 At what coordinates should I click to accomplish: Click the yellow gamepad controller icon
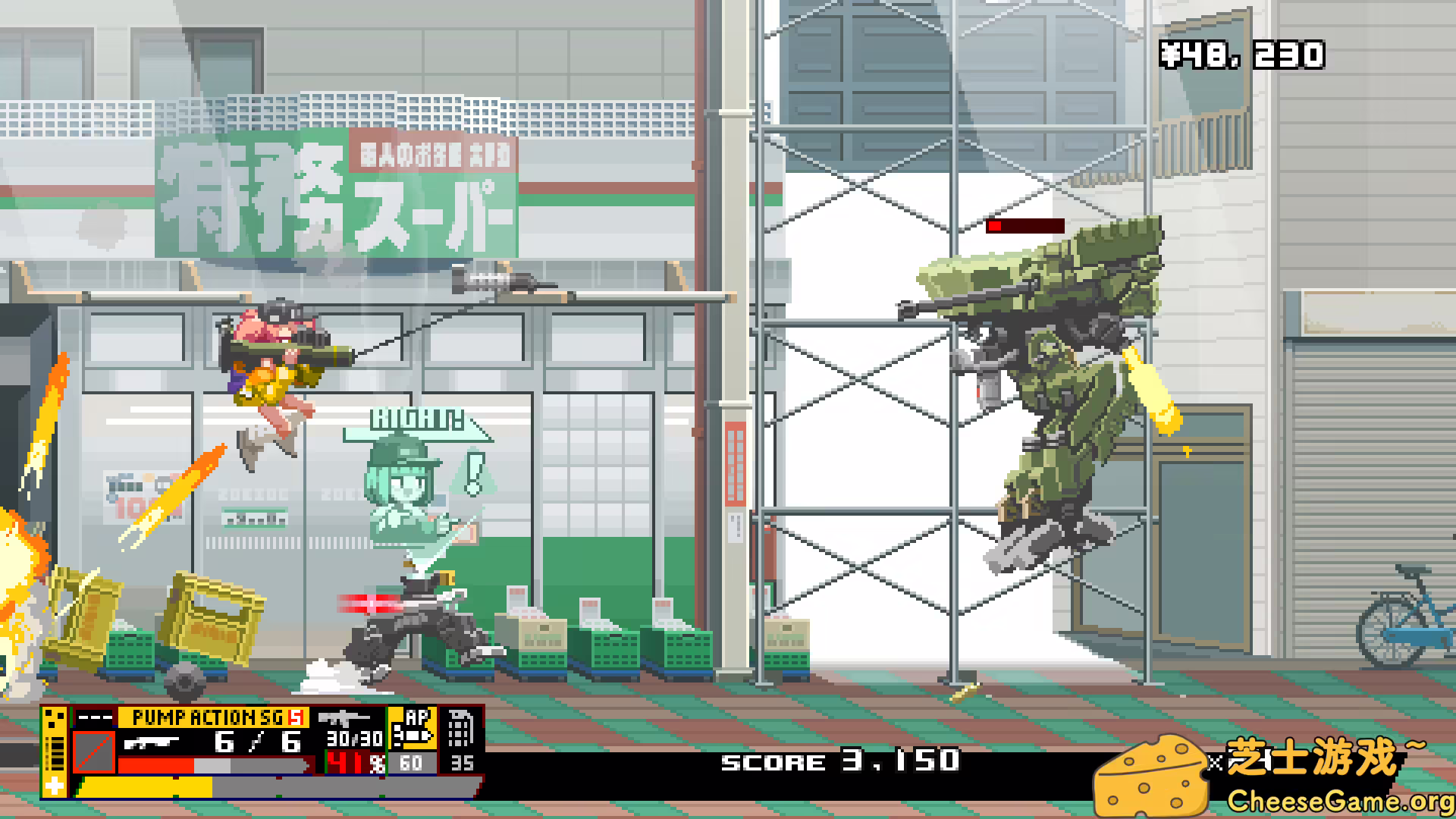(55, 720)
